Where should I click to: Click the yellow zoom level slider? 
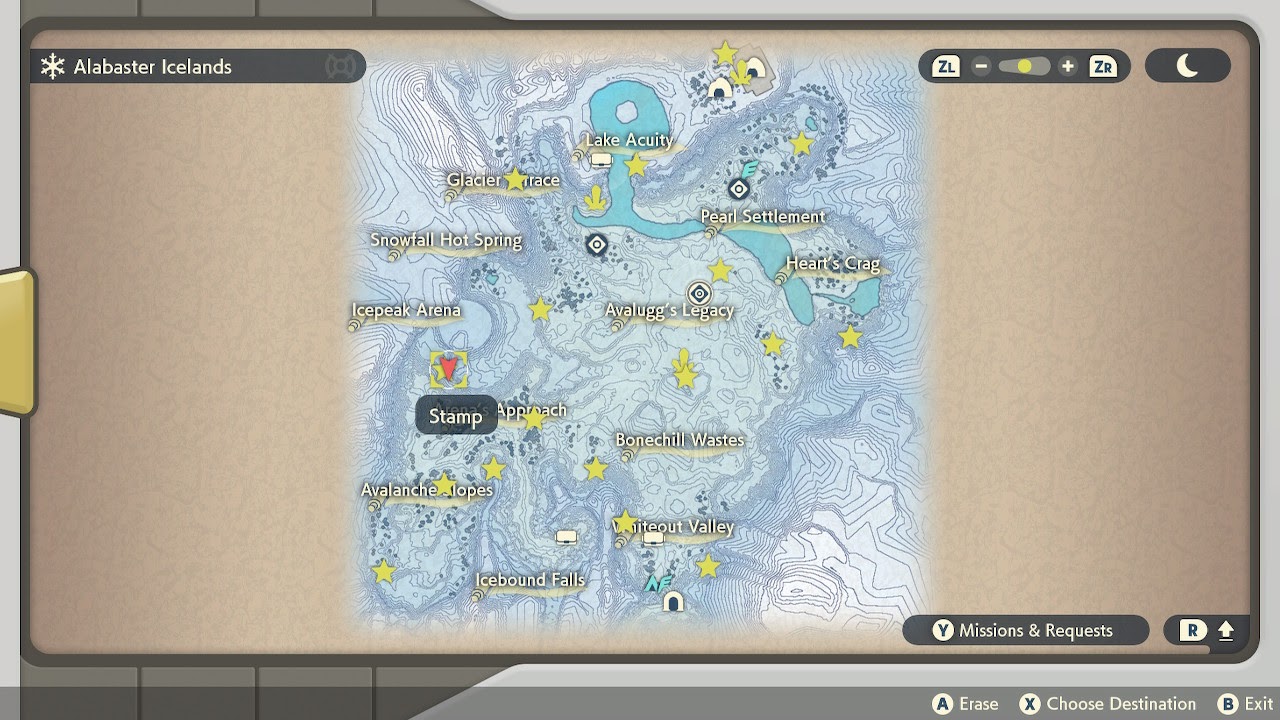[1022, 65]
